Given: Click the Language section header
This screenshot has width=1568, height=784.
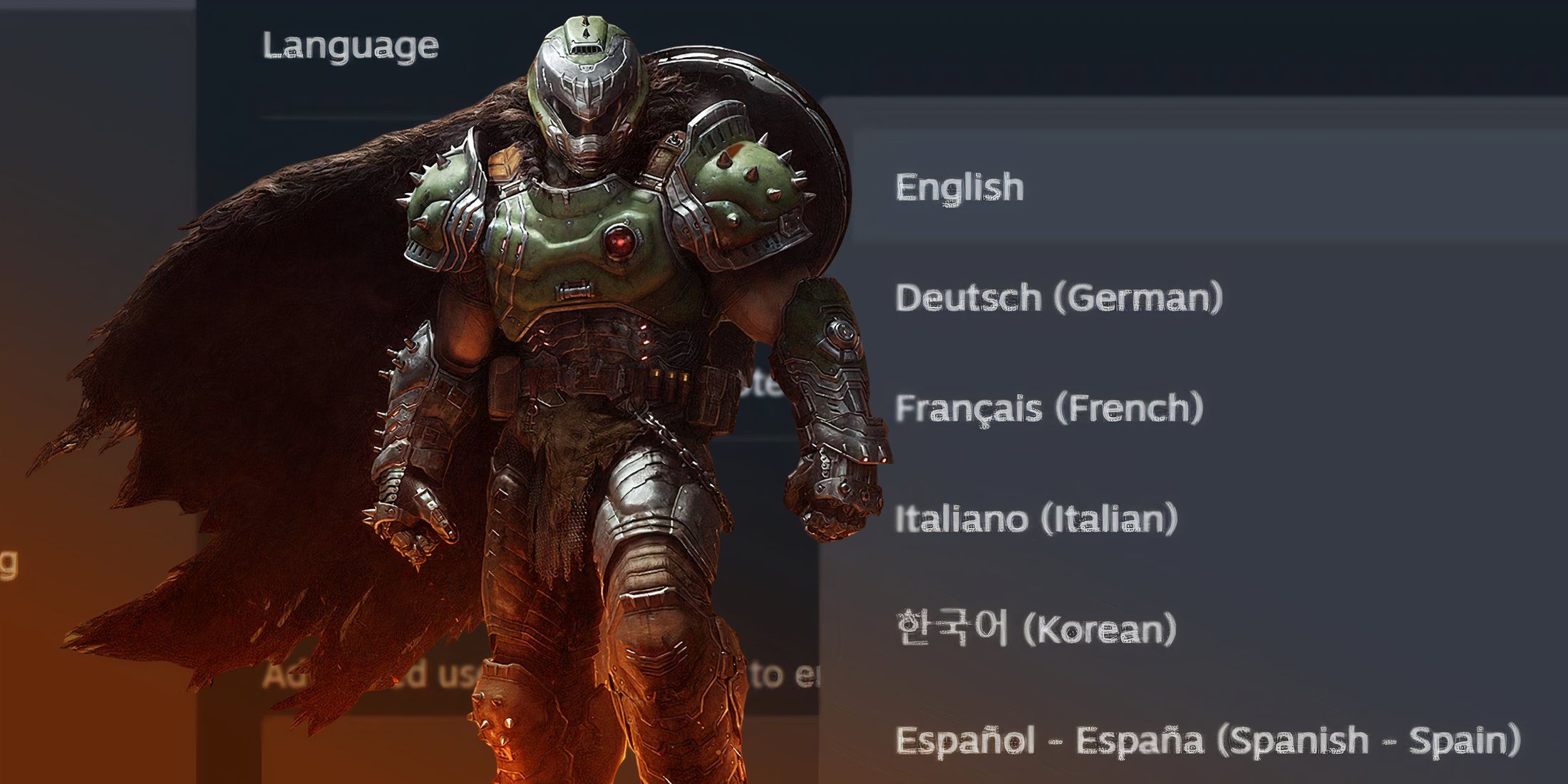Looking at the screenshot, I should tap(349, 44).
